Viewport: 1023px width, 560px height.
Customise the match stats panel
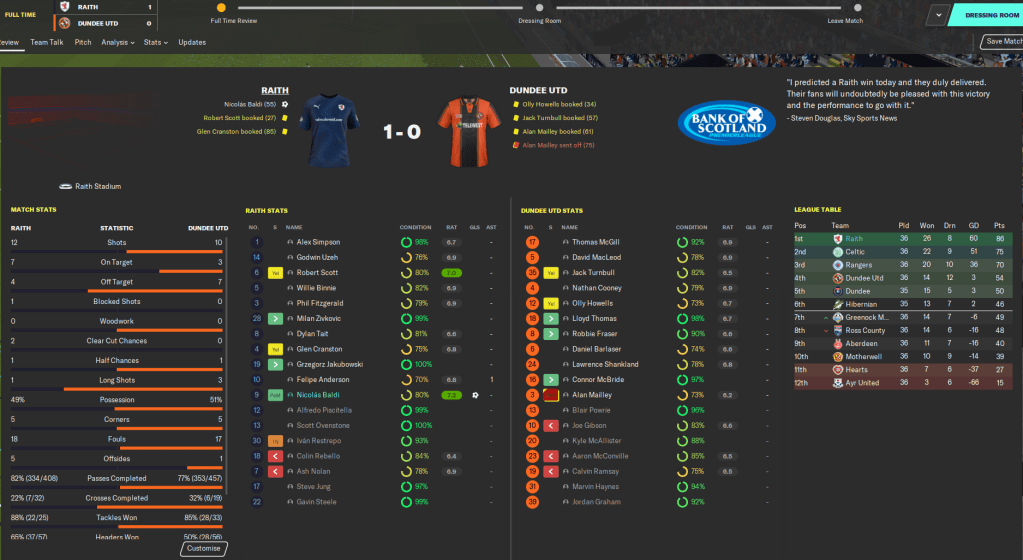(204, 549)
